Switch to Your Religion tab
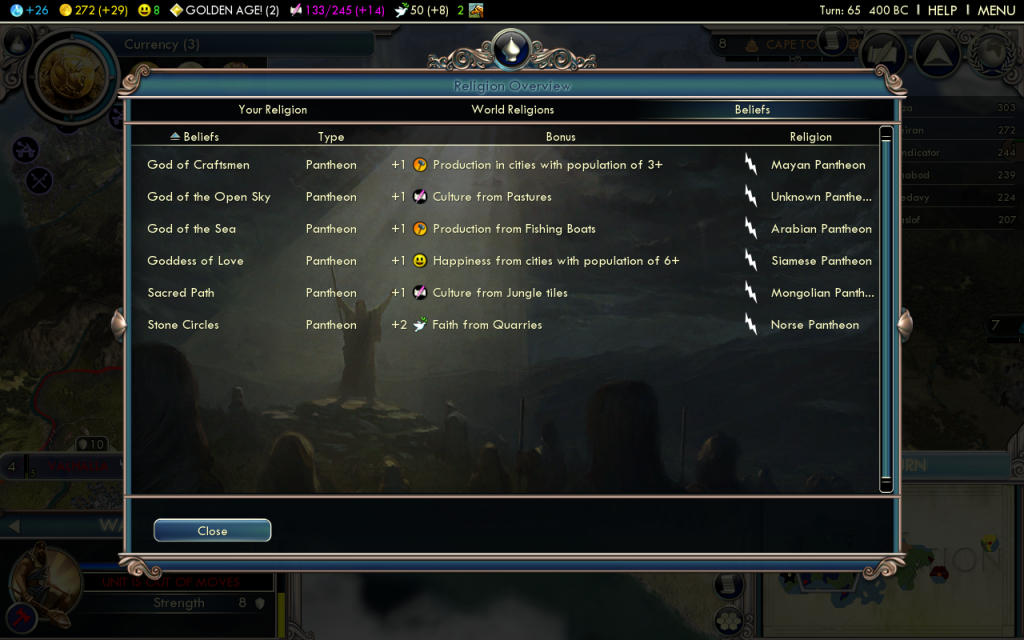 pos(273,110)
